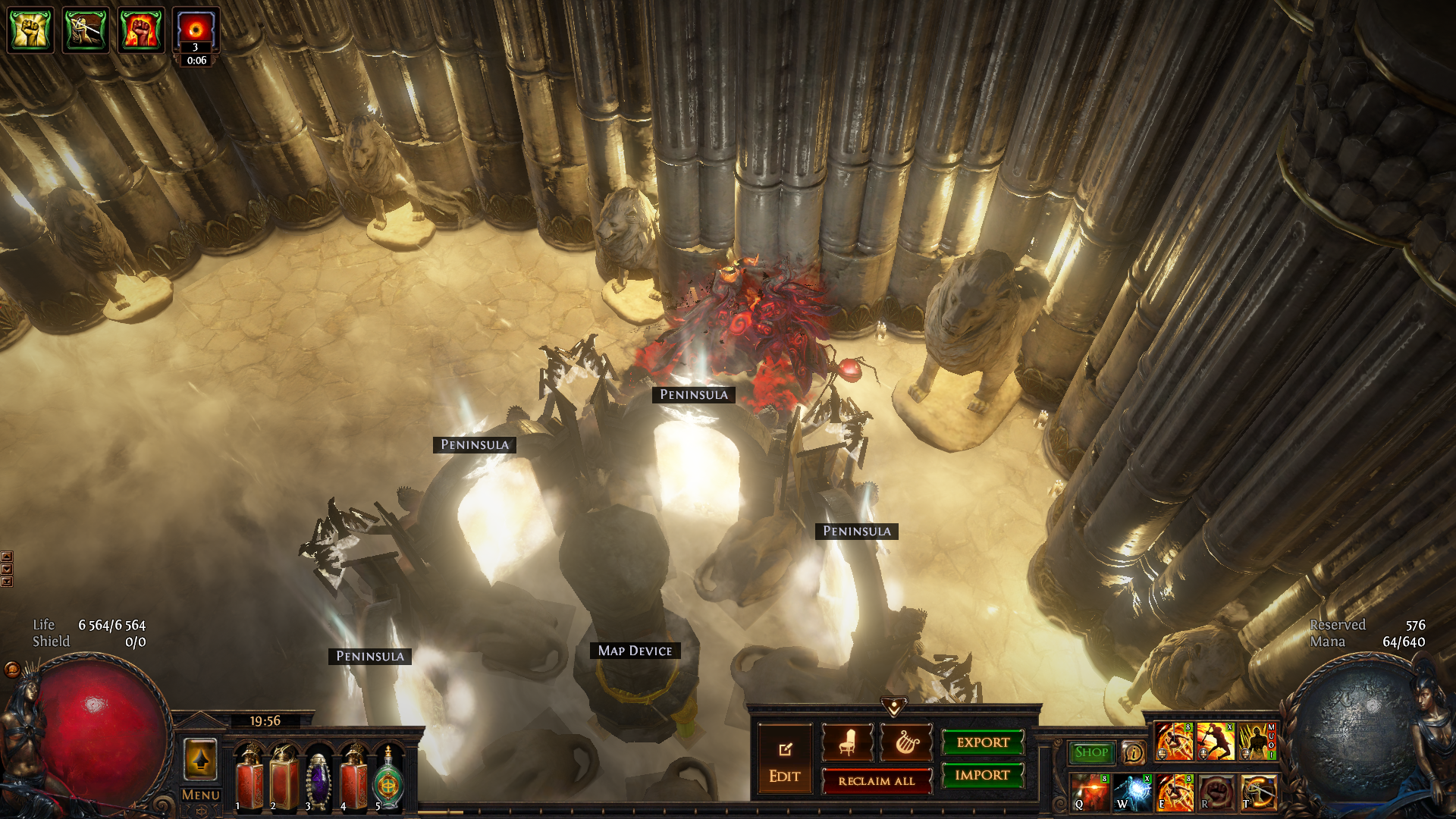This screenshot has width=1456, height=819.
Task: Select the flaming red fist buff icon
Action: point(141,30)
